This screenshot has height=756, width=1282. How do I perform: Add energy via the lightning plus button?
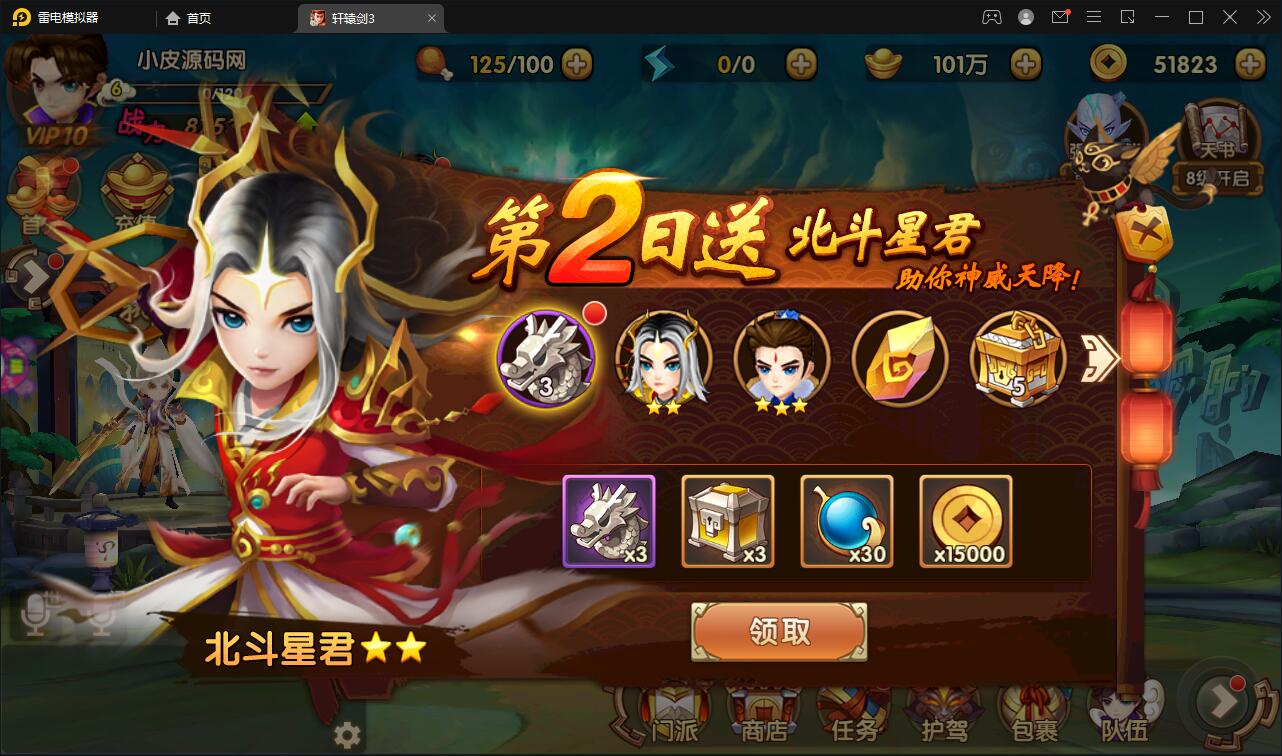click(x=798, y=64)
